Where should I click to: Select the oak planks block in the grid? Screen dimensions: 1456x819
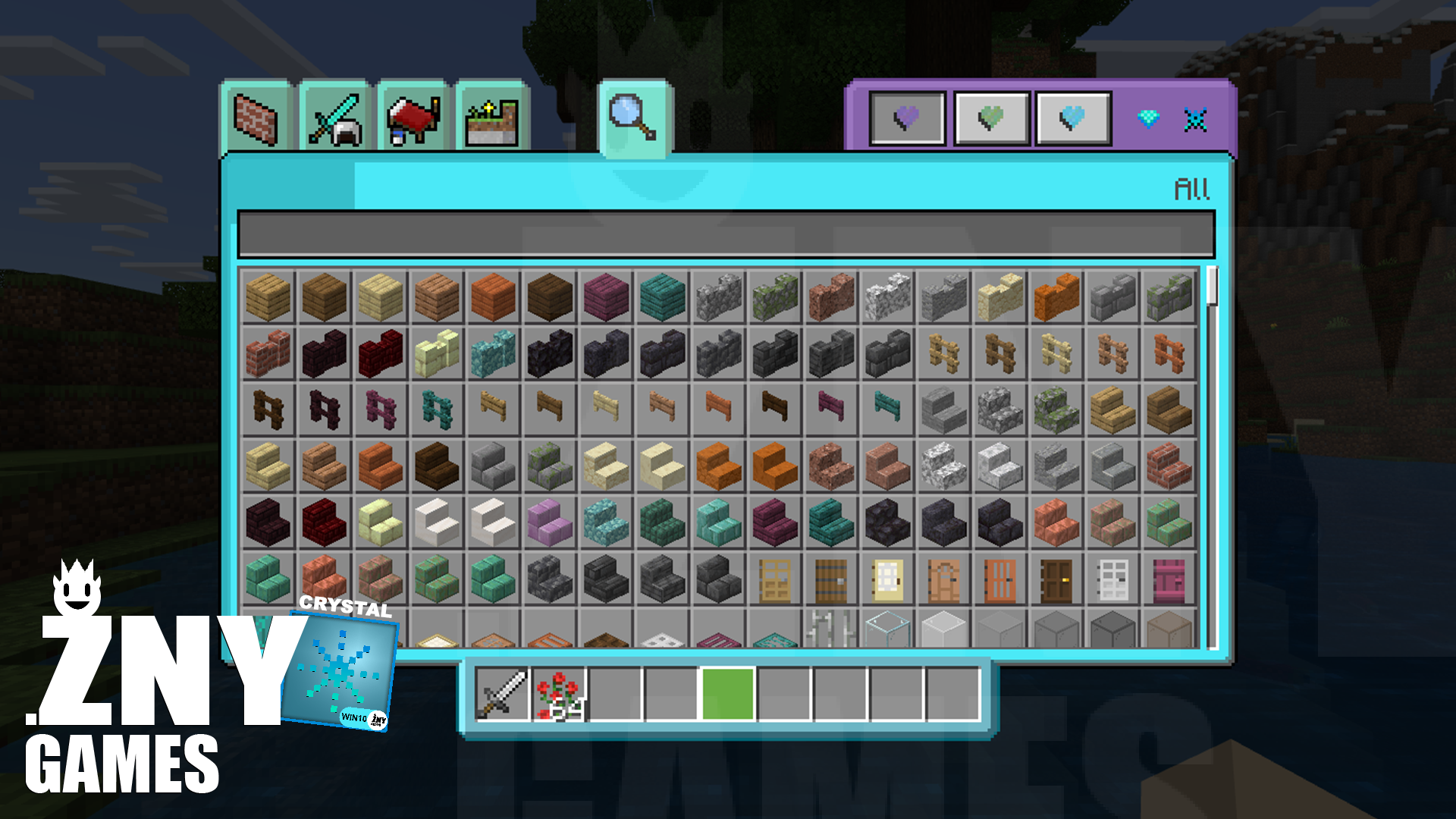click(267, 297)
